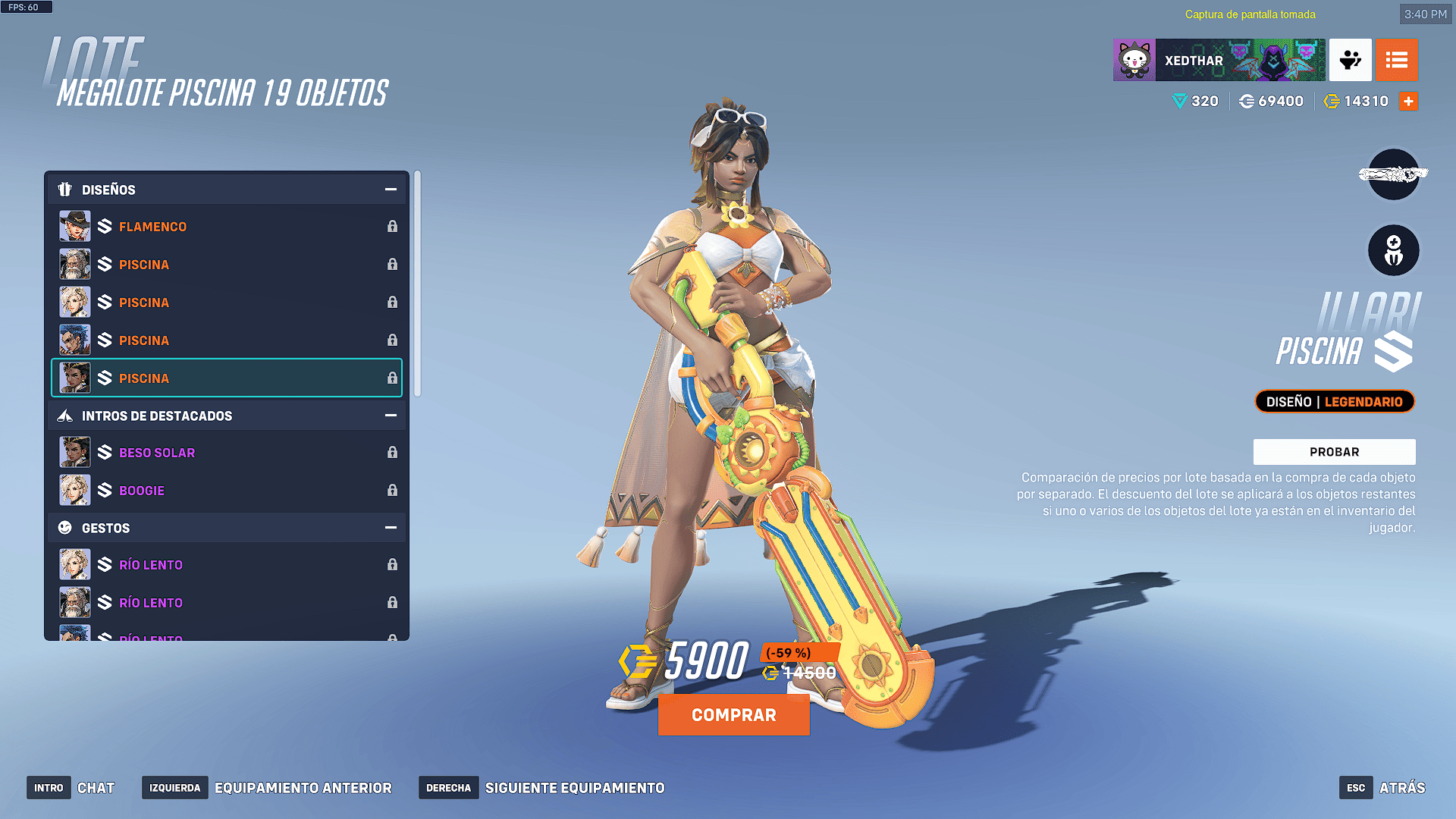Toggle the weapon preview round icon
Viewport: 1456px width, 819px height.
coord(1393,175)
